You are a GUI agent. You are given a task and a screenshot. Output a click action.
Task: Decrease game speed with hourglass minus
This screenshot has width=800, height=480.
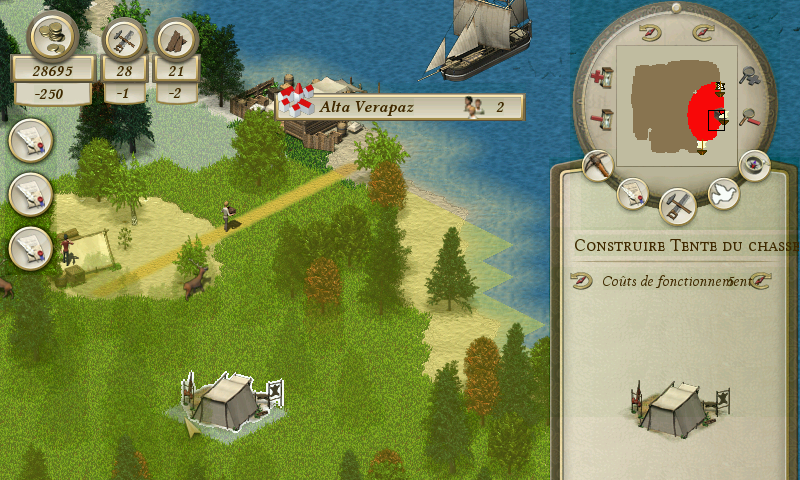click(601, 119)
